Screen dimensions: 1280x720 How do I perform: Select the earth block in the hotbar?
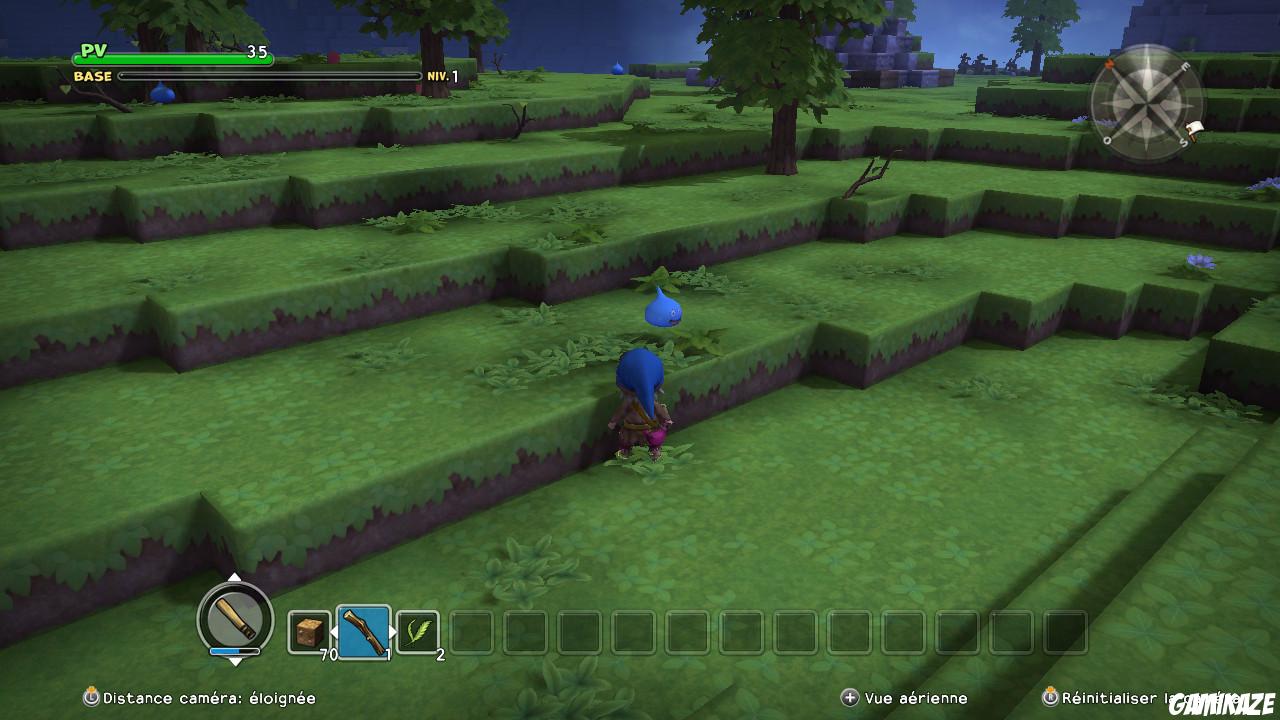[310, 630]
